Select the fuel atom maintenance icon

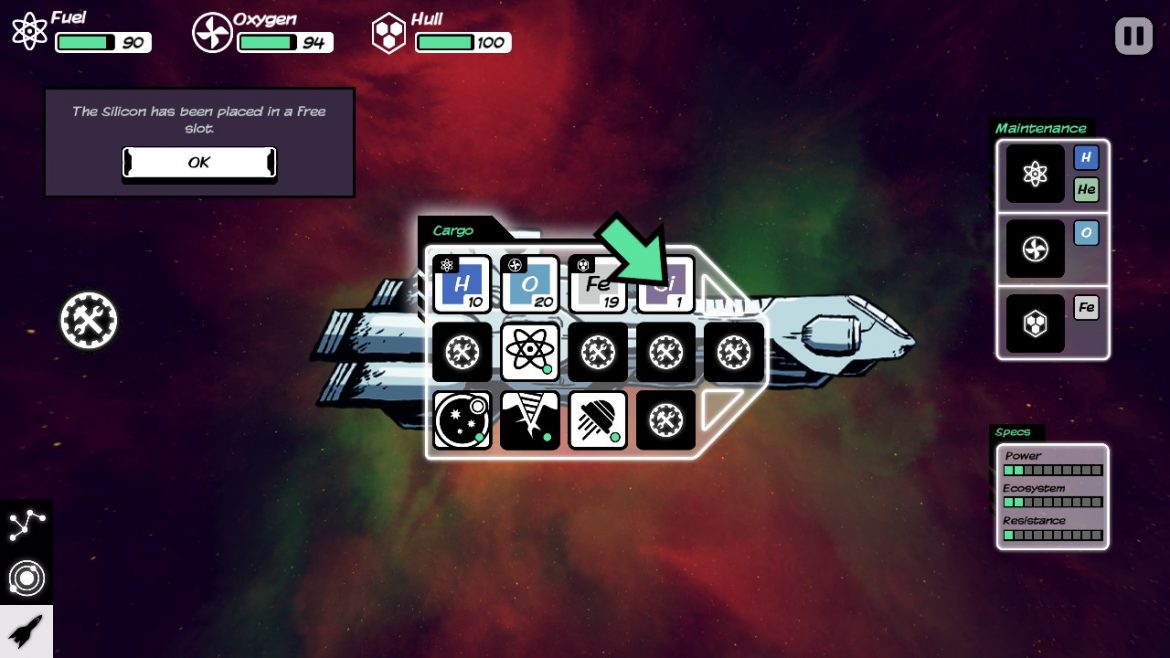tap(1035, 174)
